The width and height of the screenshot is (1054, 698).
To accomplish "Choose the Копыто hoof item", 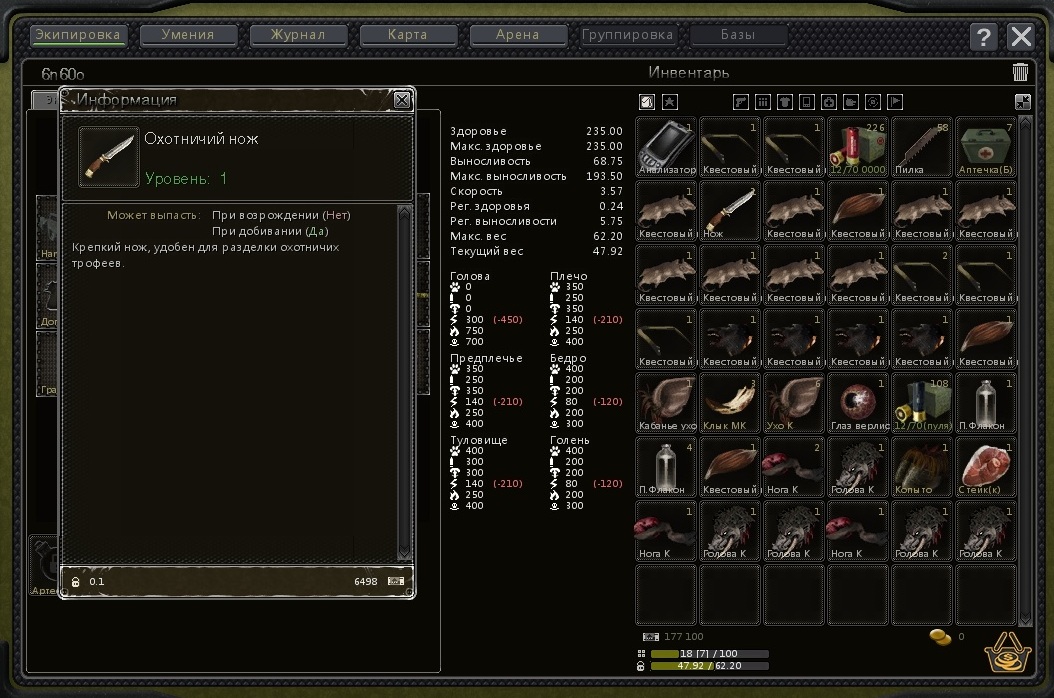I will click(922, 467).
